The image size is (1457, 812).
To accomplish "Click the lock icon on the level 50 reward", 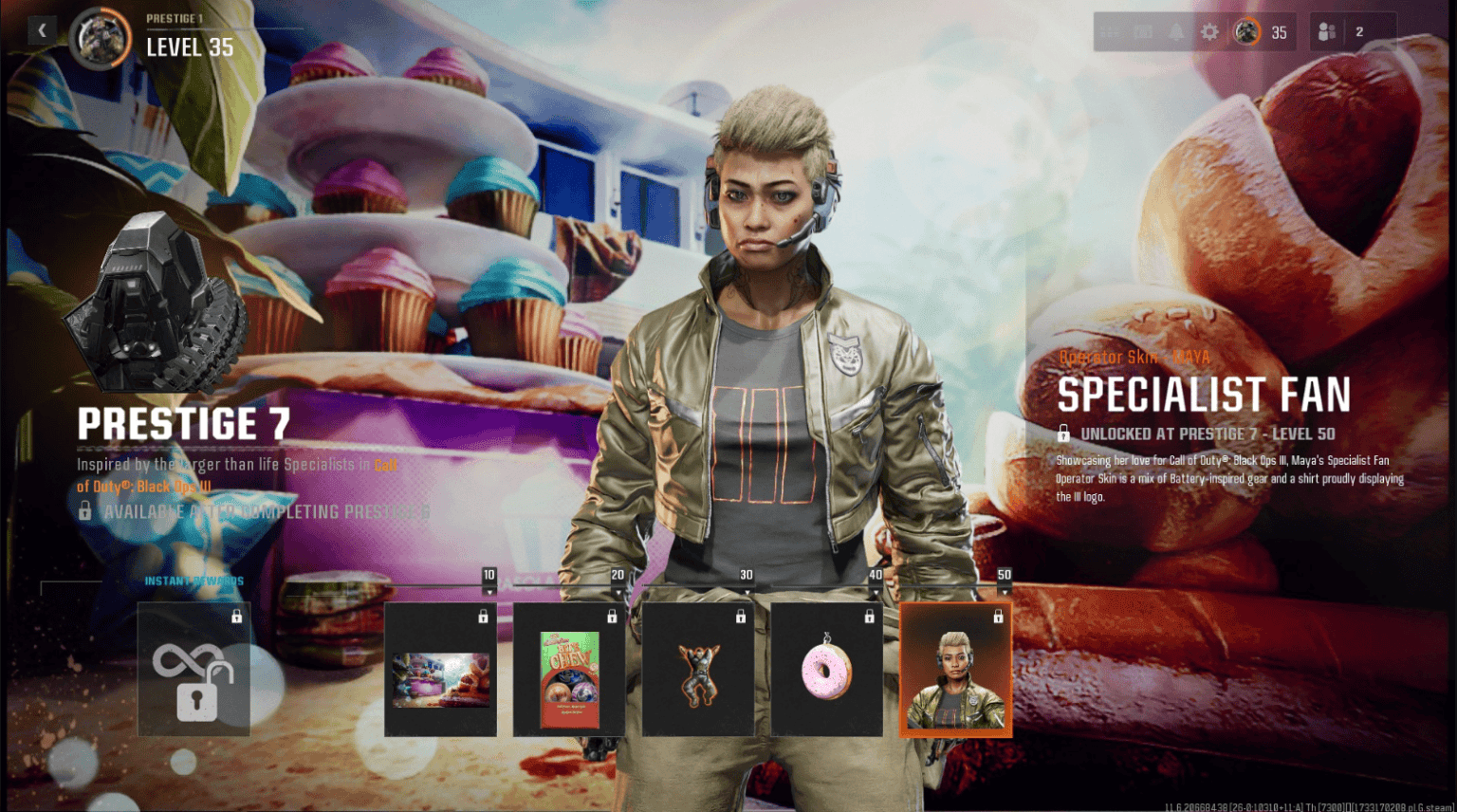I will pos(999,617).
